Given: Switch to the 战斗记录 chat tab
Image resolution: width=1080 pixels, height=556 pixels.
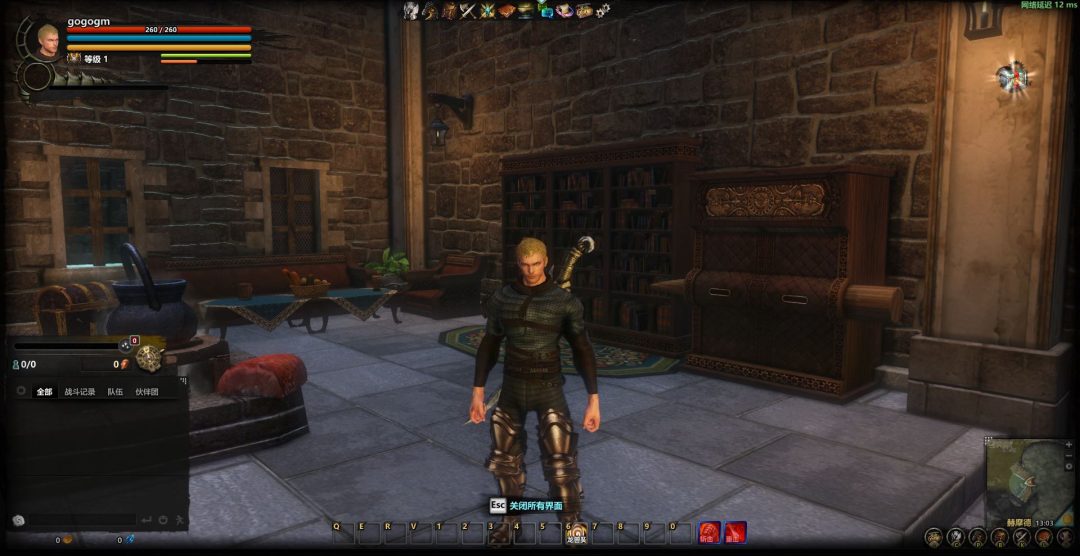Looking at the screenshot, I should point(80,392).
